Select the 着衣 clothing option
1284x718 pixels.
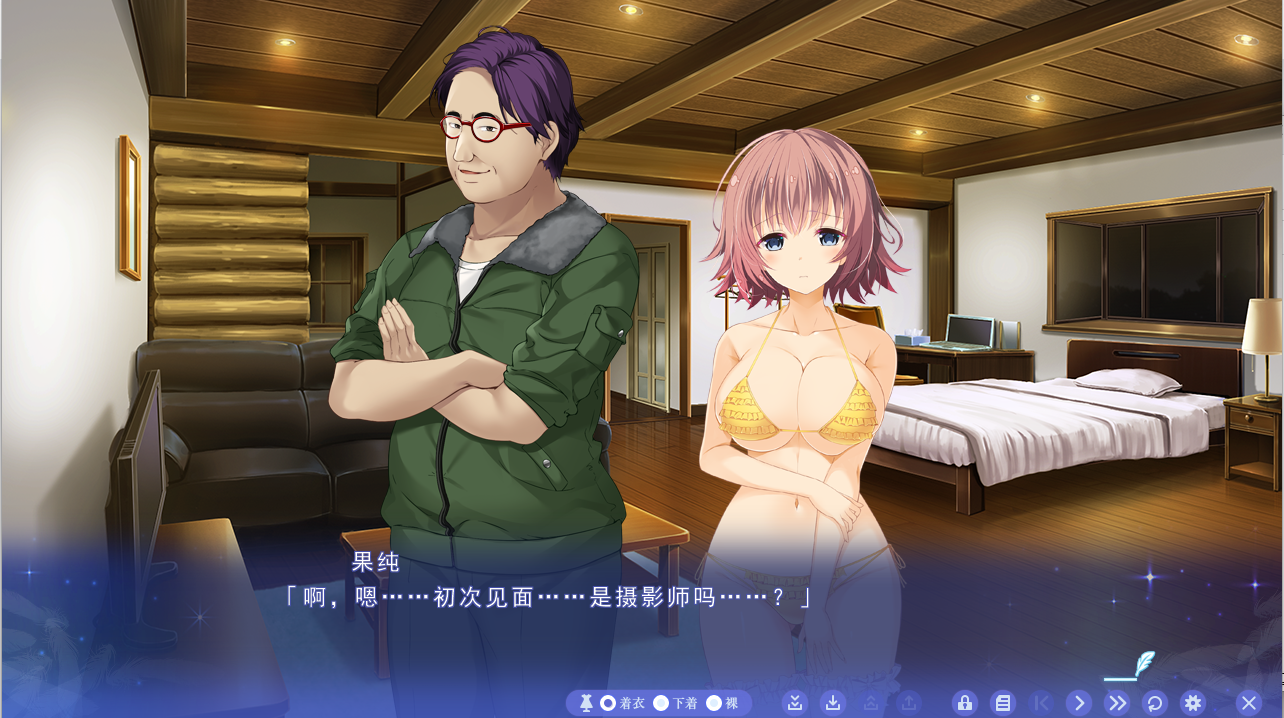click(608, 703)
